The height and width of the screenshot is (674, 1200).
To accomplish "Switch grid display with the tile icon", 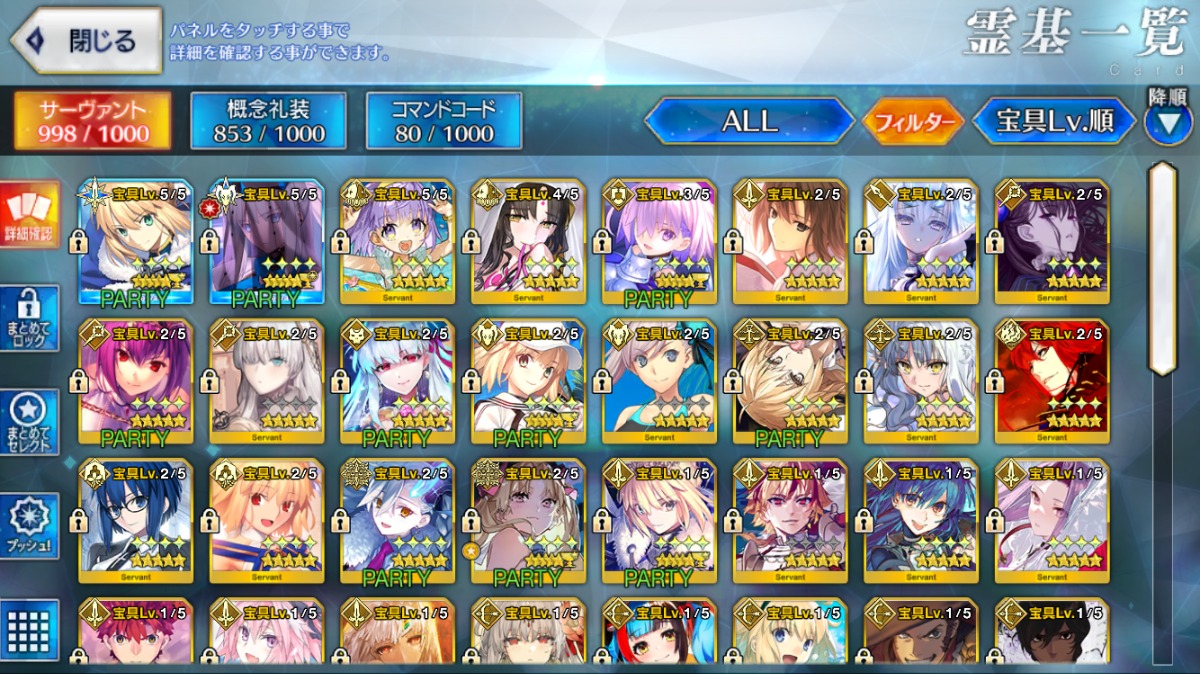I will point(29,629).
